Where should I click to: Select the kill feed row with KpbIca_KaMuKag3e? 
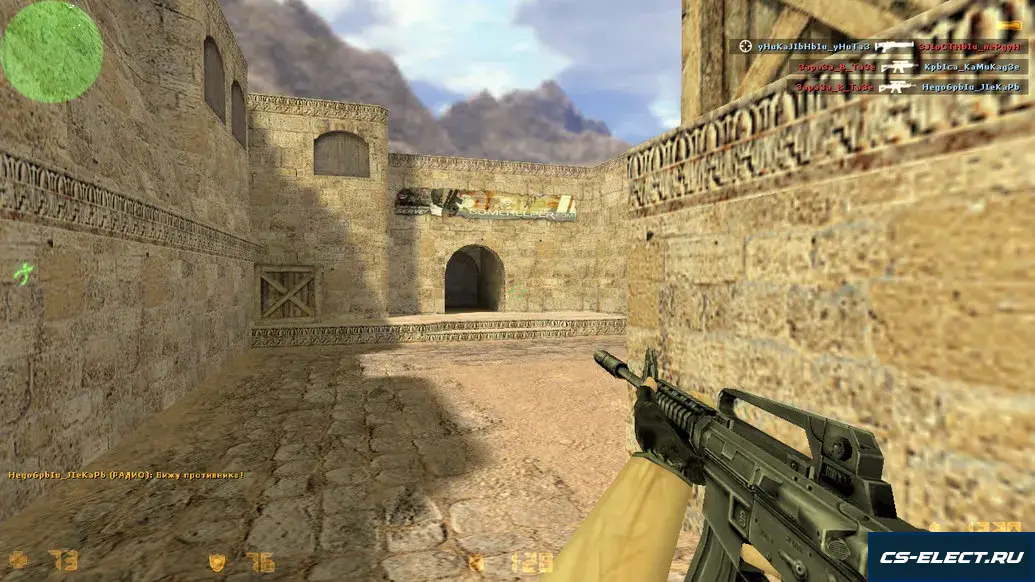click(911, 67)
